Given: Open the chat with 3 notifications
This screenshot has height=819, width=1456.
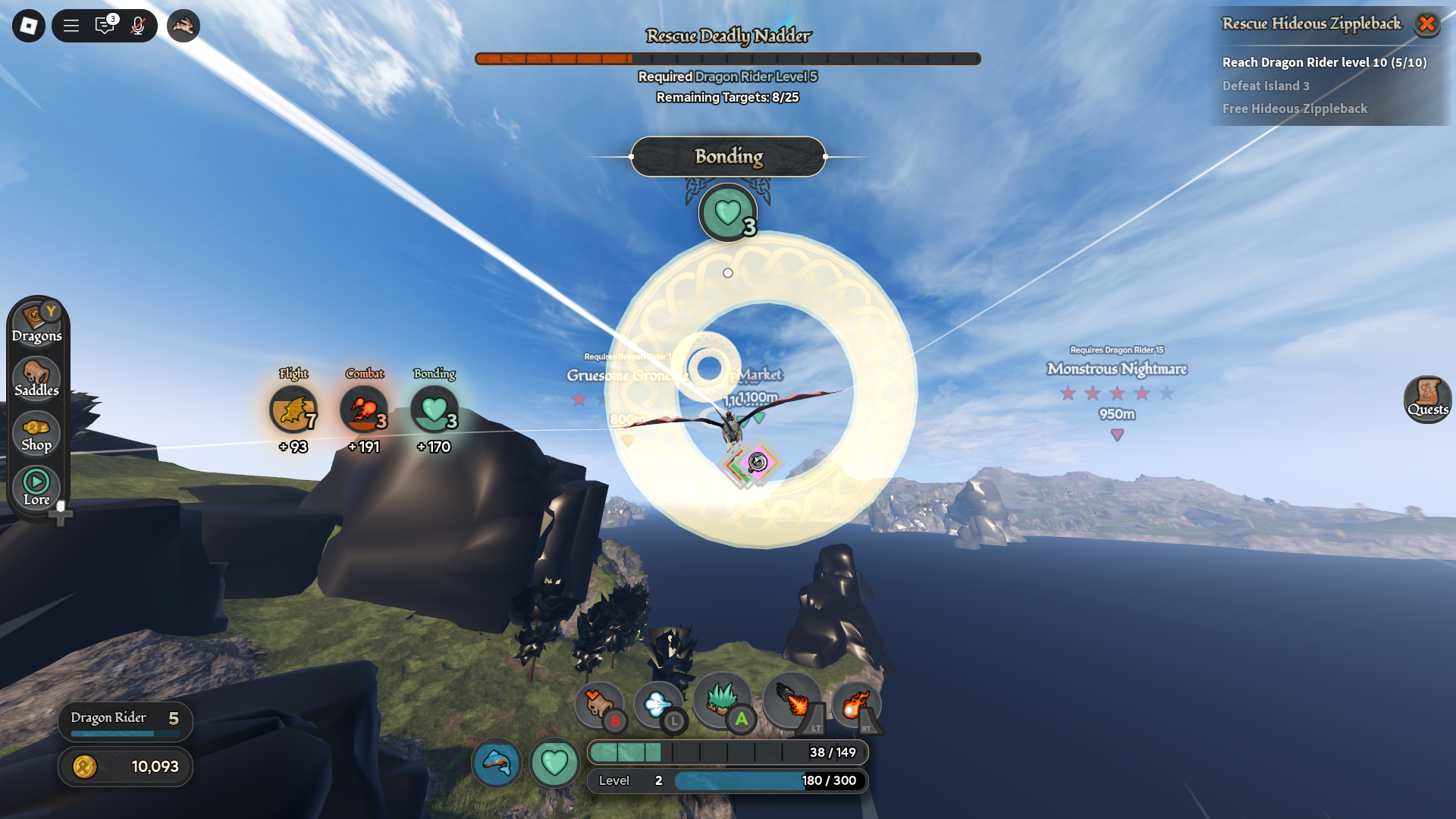Looking at the screenshot, I should [x=105, y=26].
